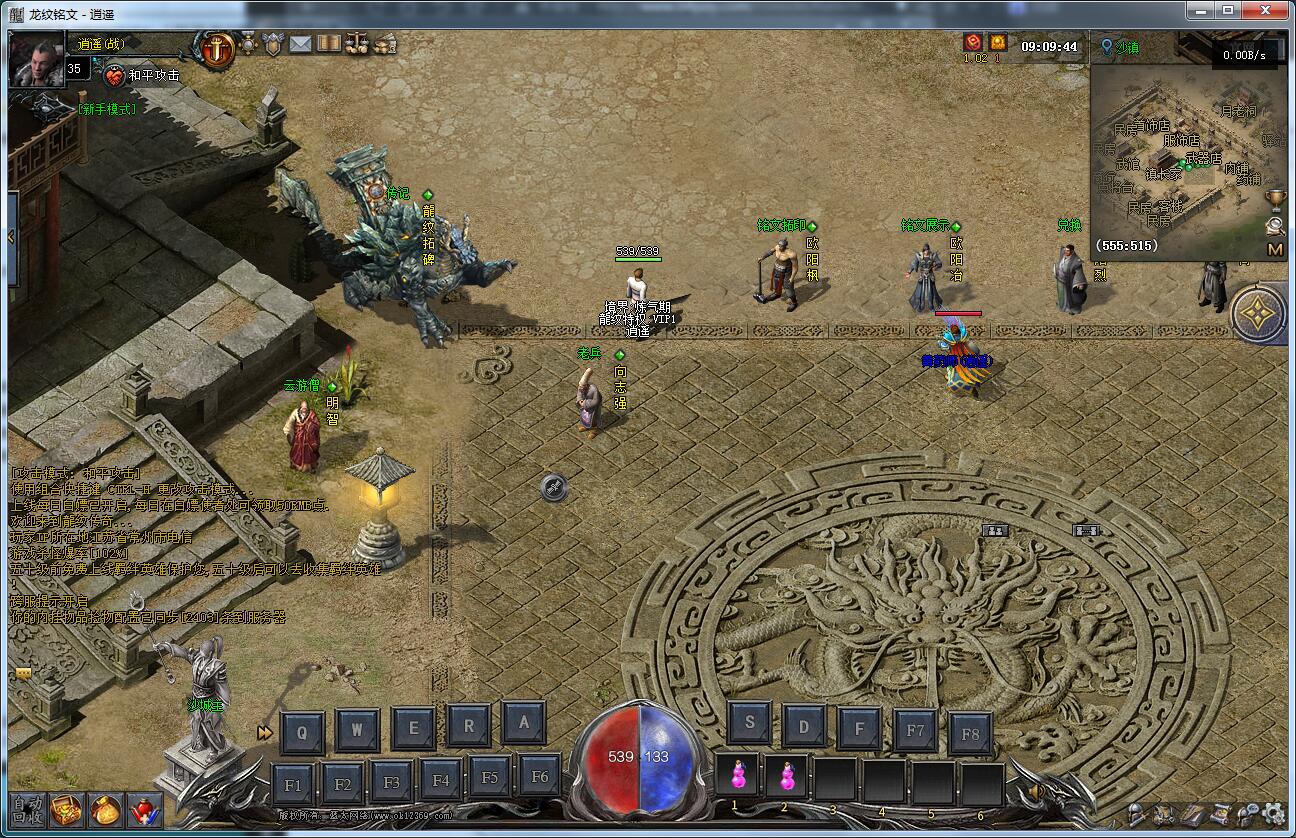Click the round compass star button
1296x838 pixels.
click(1258, 314)
